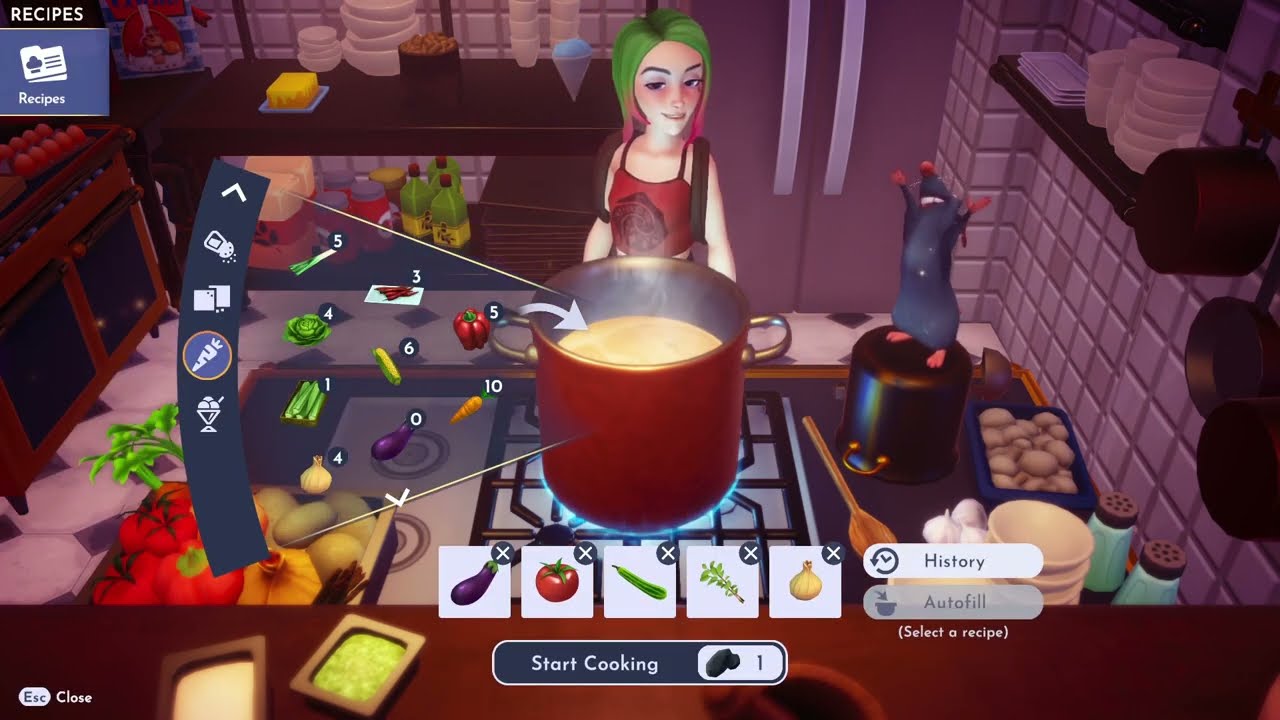This screenshot has height=720, width=1280.
Task: Open the cooking History
Action: [x=953, y=561]
